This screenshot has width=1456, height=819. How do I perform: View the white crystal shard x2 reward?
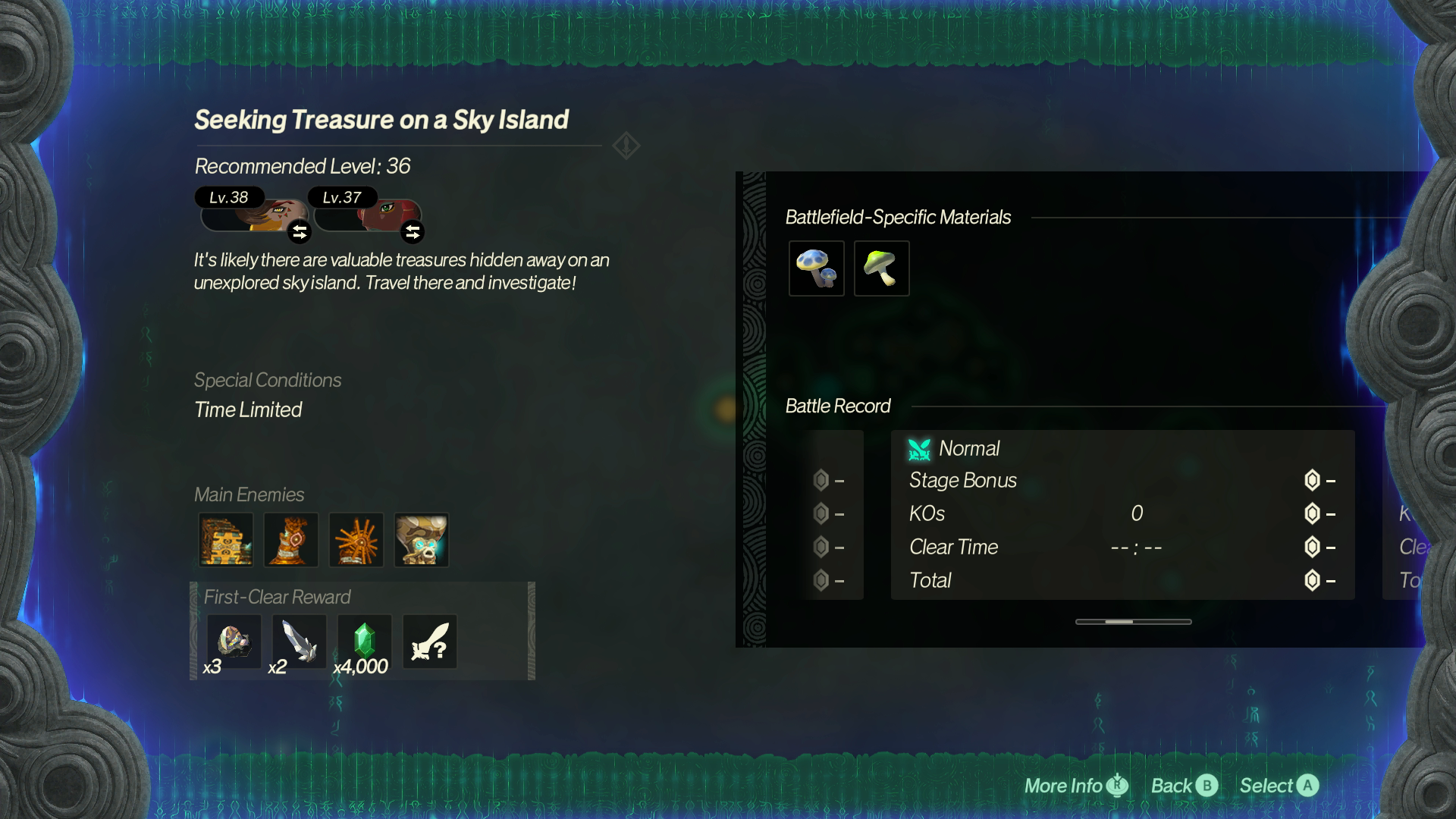(x=299, y=642)
